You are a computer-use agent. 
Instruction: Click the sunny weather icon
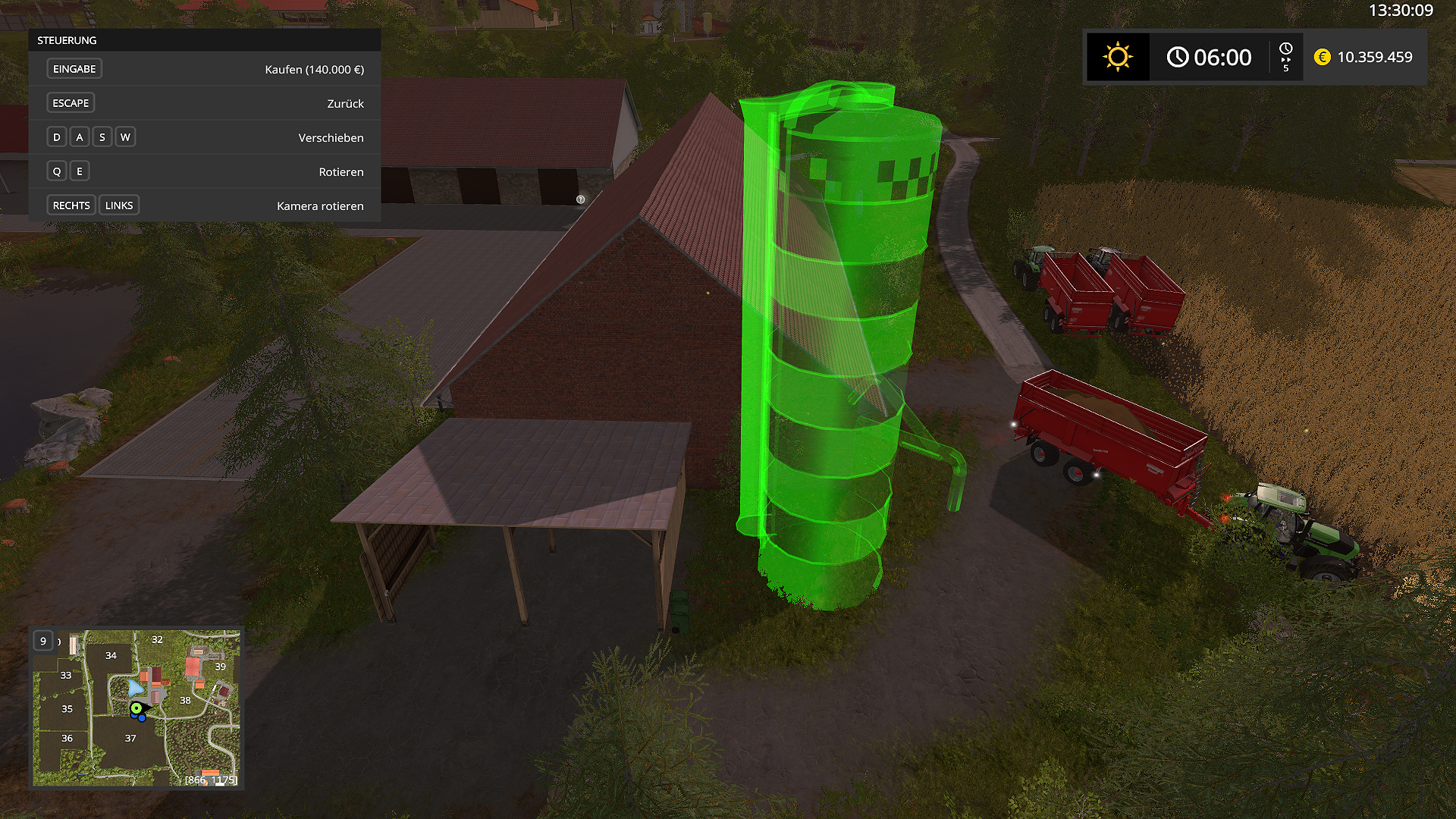[x=1118, y=57]
